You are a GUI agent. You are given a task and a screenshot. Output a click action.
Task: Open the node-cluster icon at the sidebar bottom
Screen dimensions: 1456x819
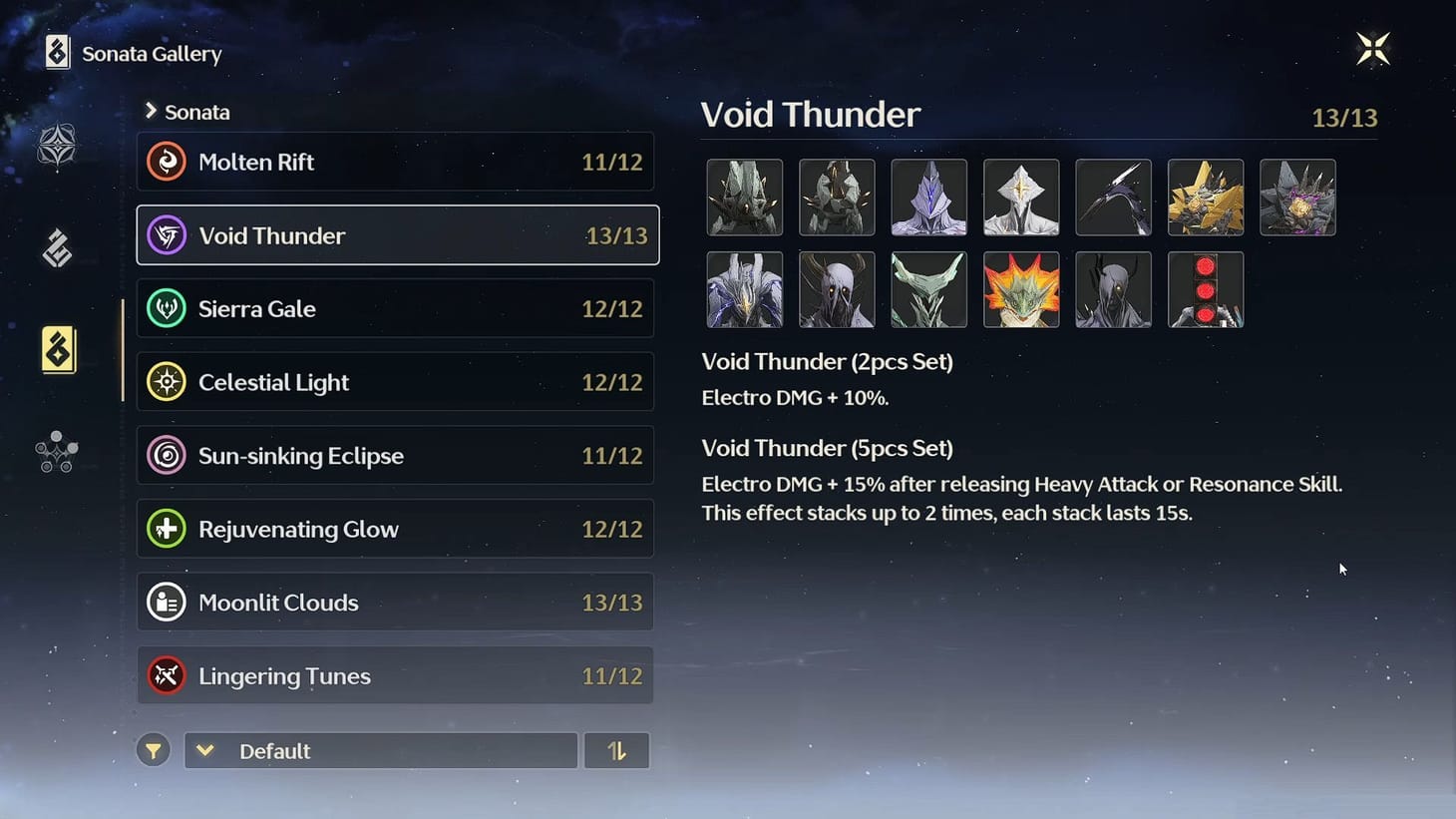point(57,451)
